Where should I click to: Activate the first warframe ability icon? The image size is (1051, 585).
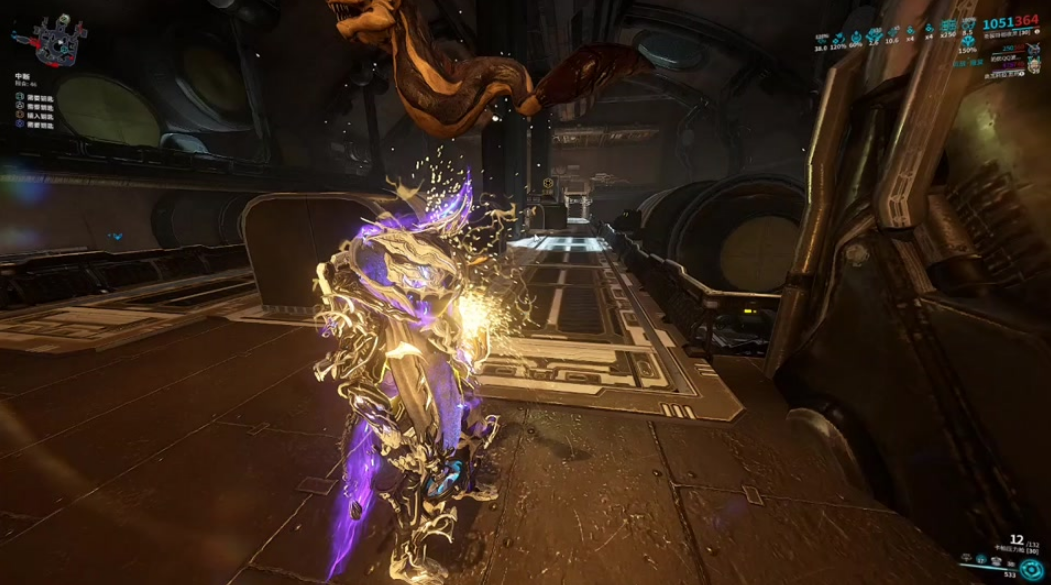966,558
